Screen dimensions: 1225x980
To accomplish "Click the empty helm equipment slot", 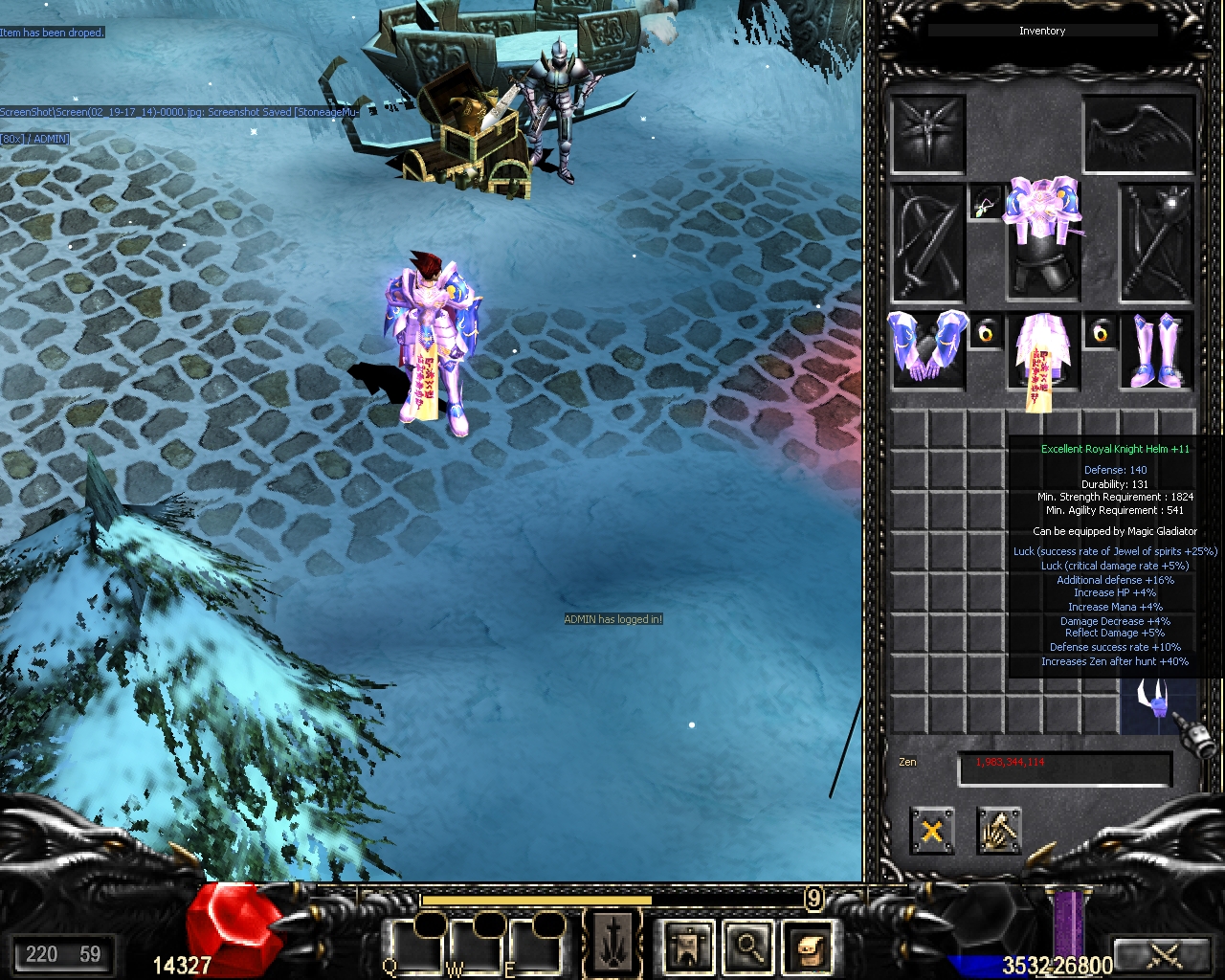I will (927, 133).
